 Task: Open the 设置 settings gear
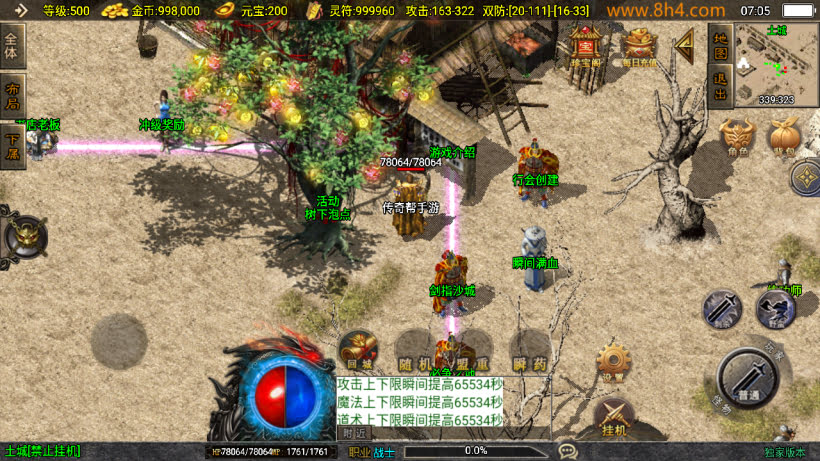(612, 362)
